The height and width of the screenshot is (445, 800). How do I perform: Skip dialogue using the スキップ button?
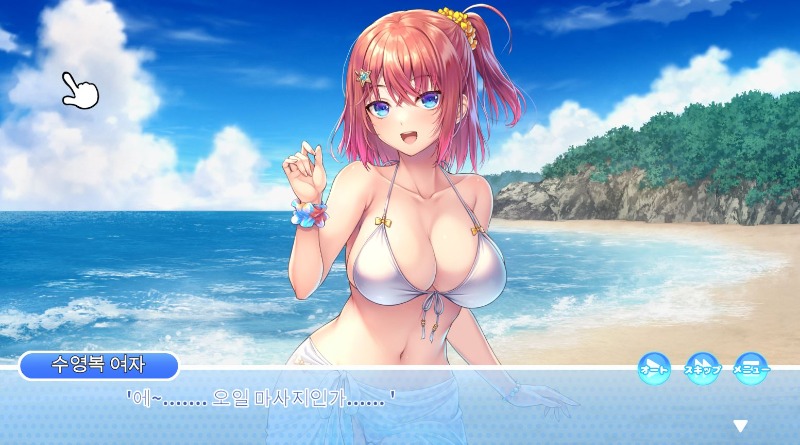tap(702, 368)
